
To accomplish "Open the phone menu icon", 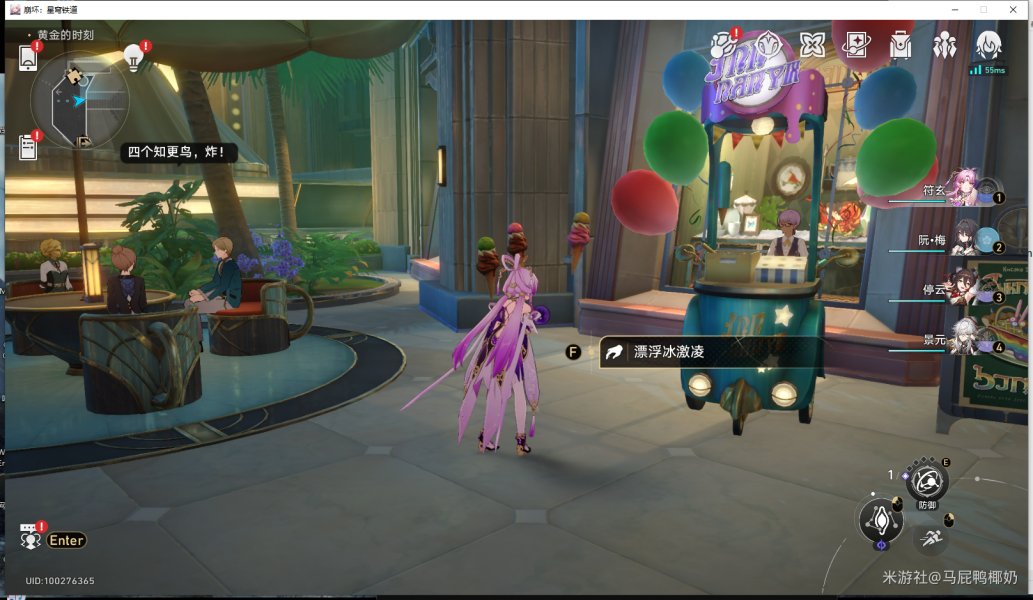I will point(28,59).
